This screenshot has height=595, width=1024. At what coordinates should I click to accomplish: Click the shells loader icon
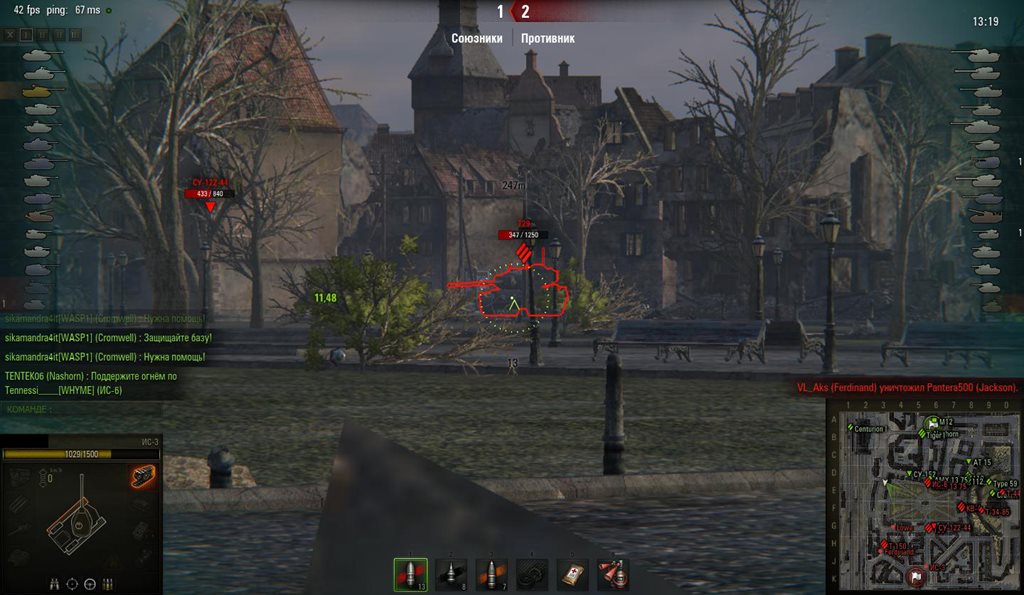[x=108, y=584]
